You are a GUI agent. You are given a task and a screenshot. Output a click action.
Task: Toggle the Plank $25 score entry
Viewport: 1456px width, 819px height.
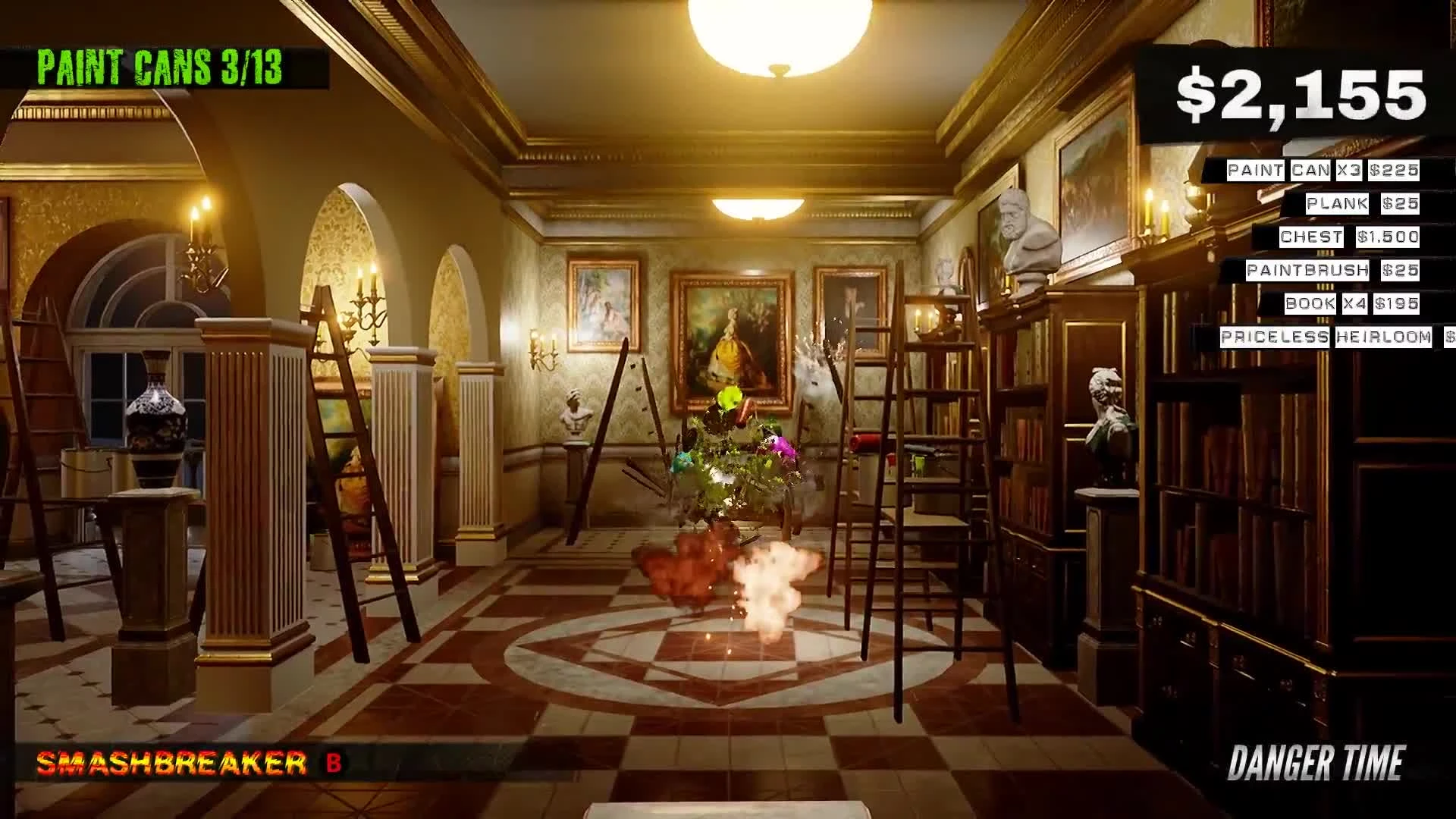click(1361, 204)
